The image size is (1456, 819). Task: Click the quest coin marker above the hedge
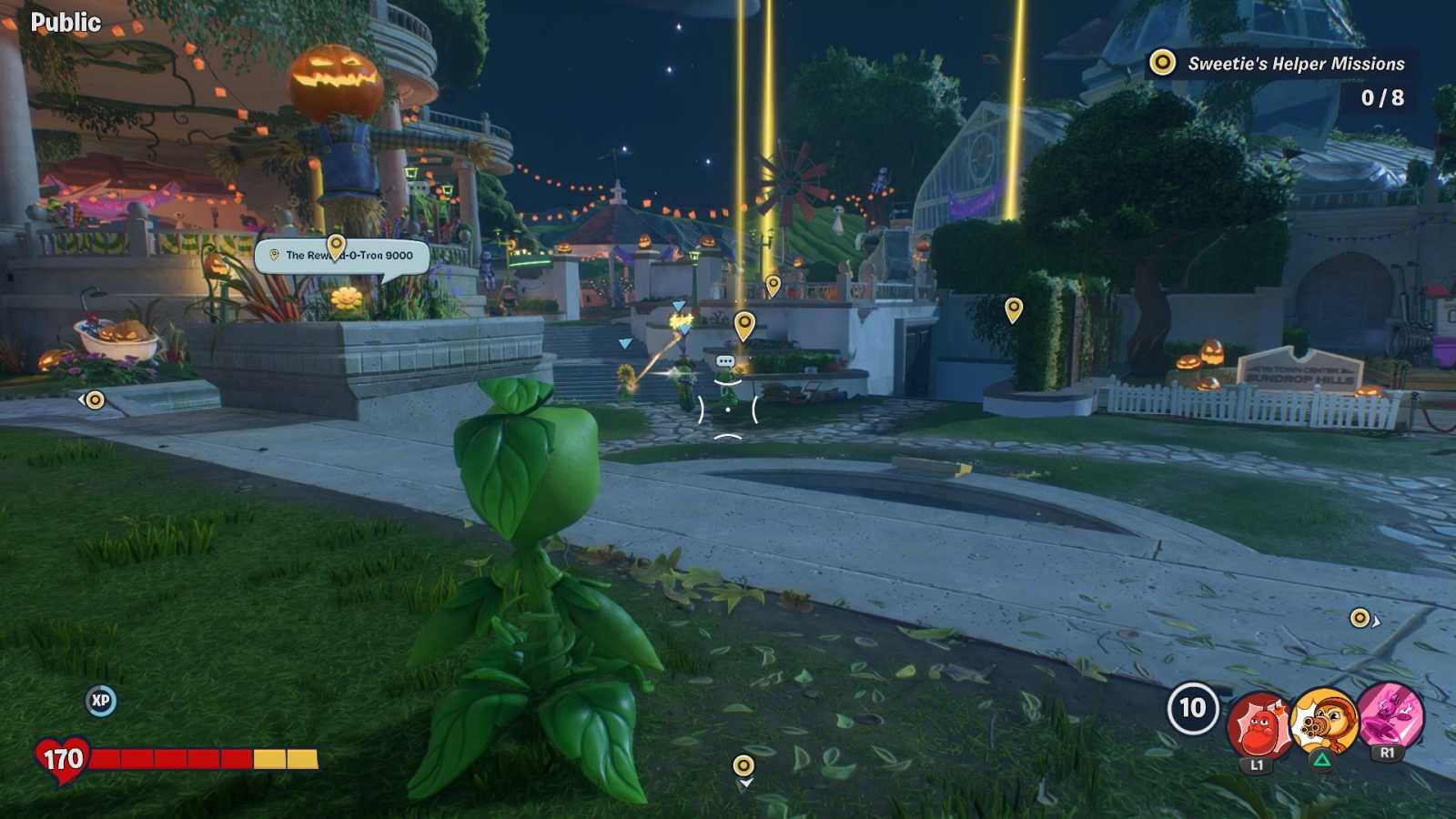click(1013, 309)
